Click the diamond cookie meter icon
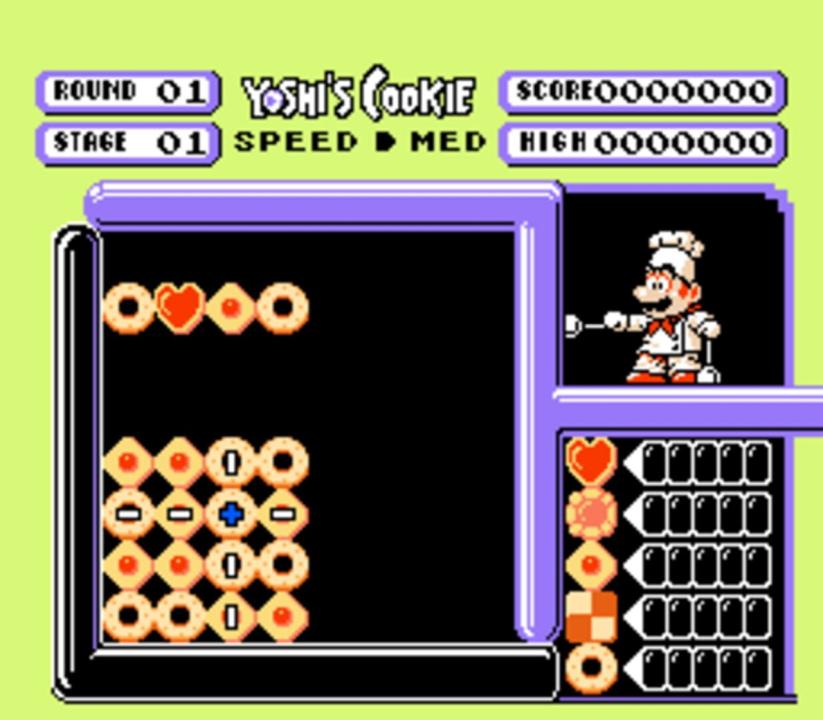Screen dimensions: 823x720 click(x=591, y=565)
